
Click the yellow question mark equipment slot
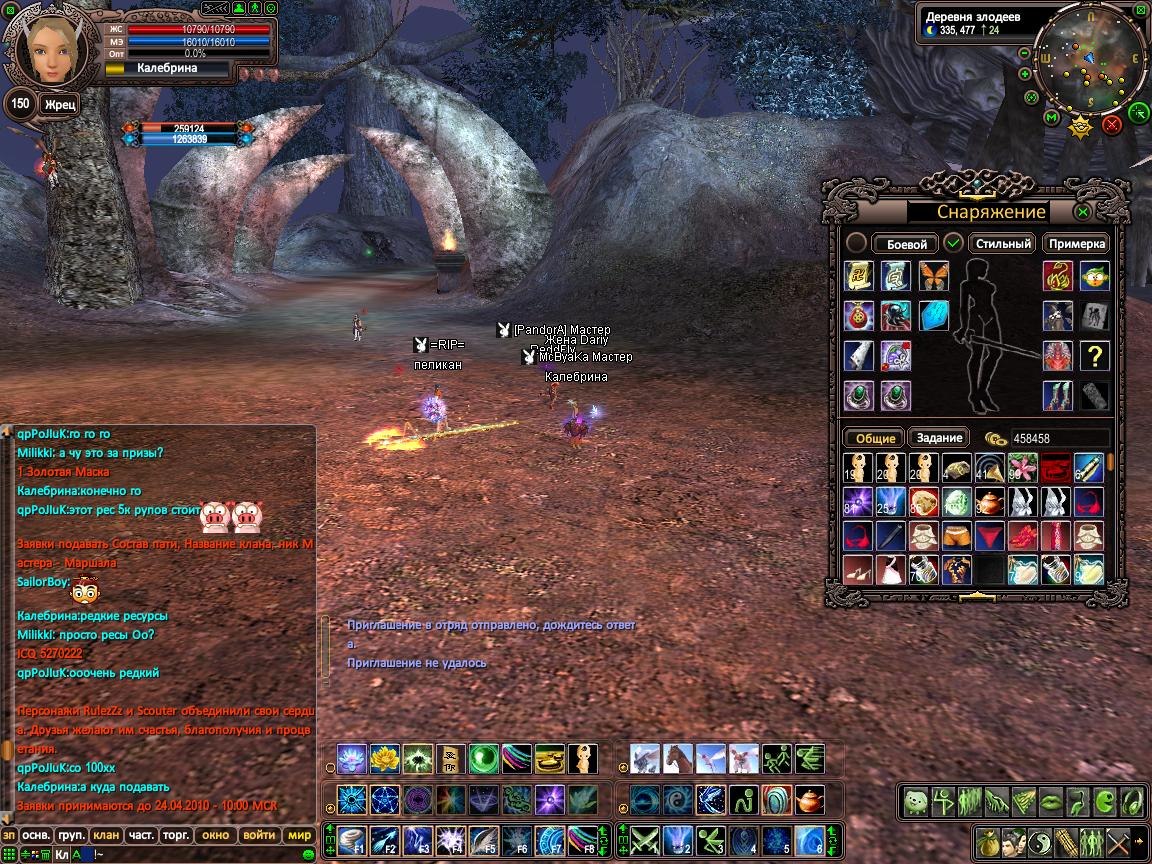[x=1096, y=355]
